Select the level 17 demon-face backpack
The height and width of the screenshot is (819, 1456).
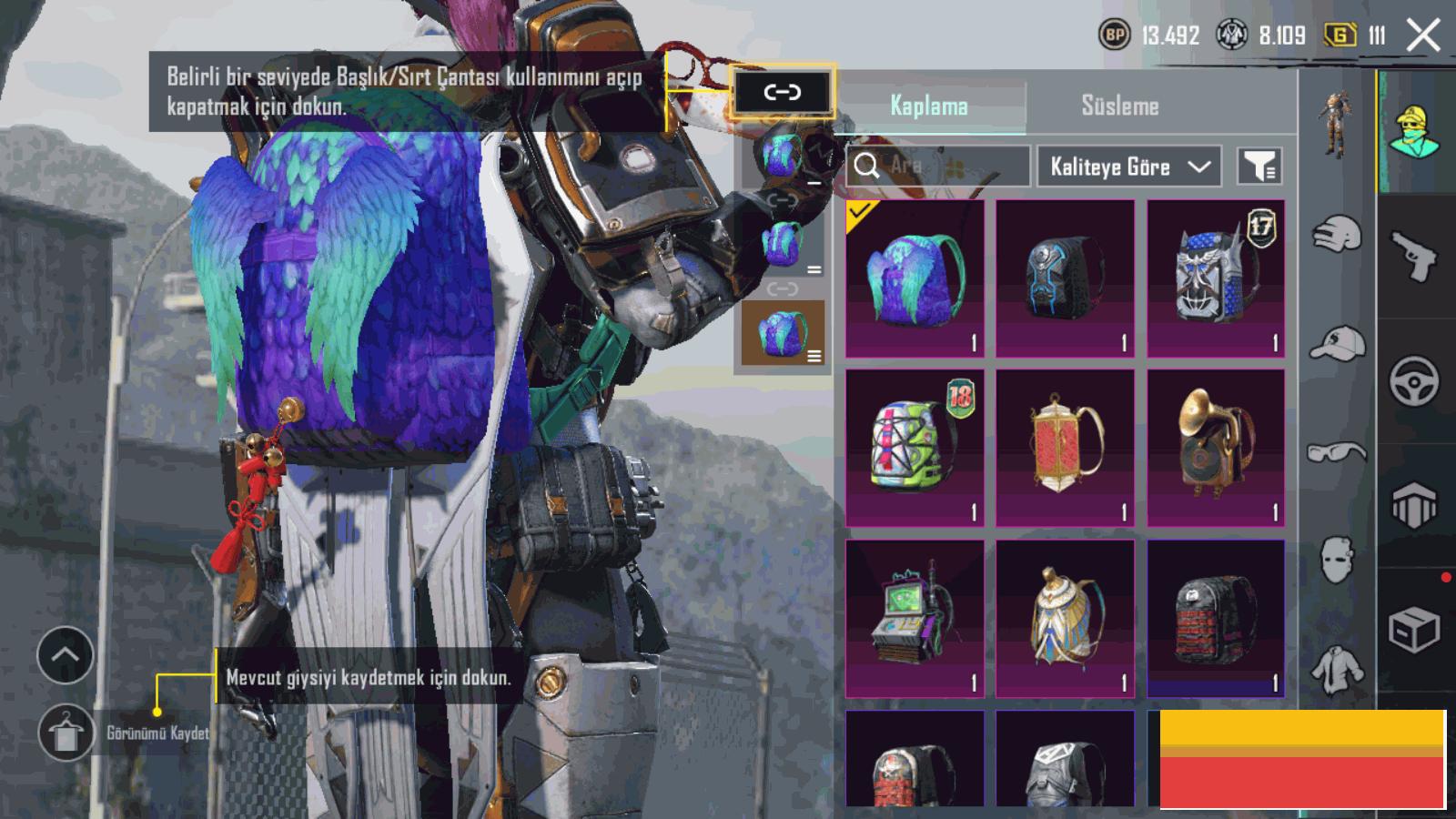point(1216,278)
